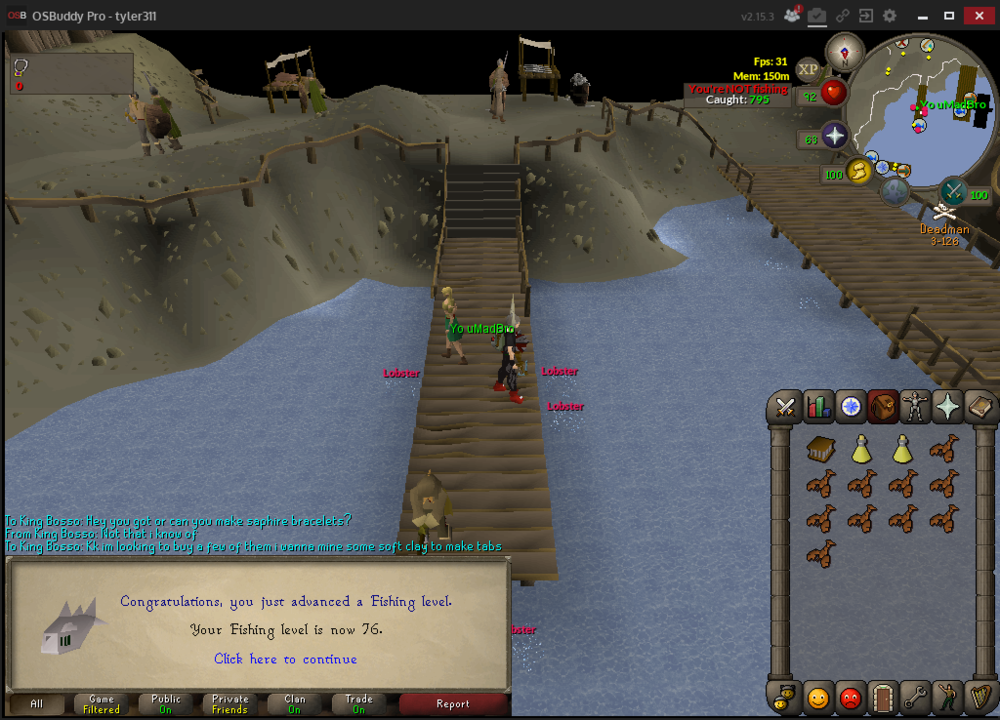Toggle the XP tracker orb
The height and width of the screenshot is (720, 1000).
point(808,69)
